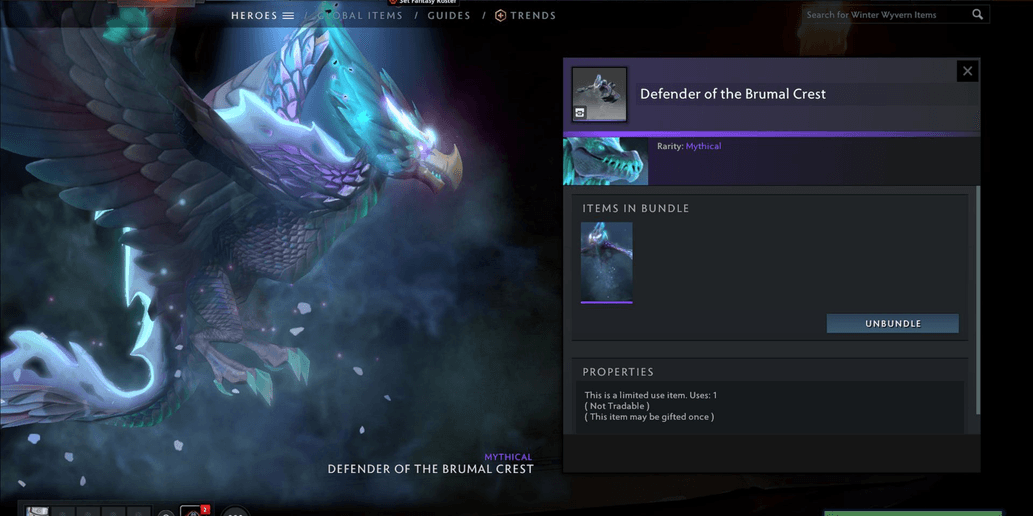The width and height of the screenshot is (1033, 516).
Task: Click the Mythical rarity link
Action: point(703,147)
